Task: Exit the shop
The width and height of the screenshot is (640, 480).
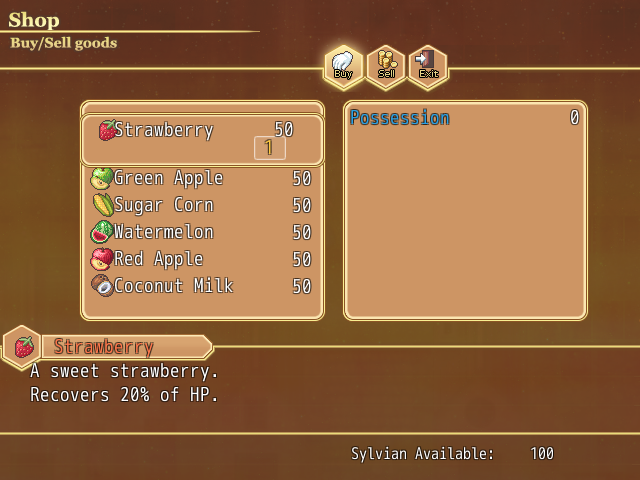Action: [428, 66]
